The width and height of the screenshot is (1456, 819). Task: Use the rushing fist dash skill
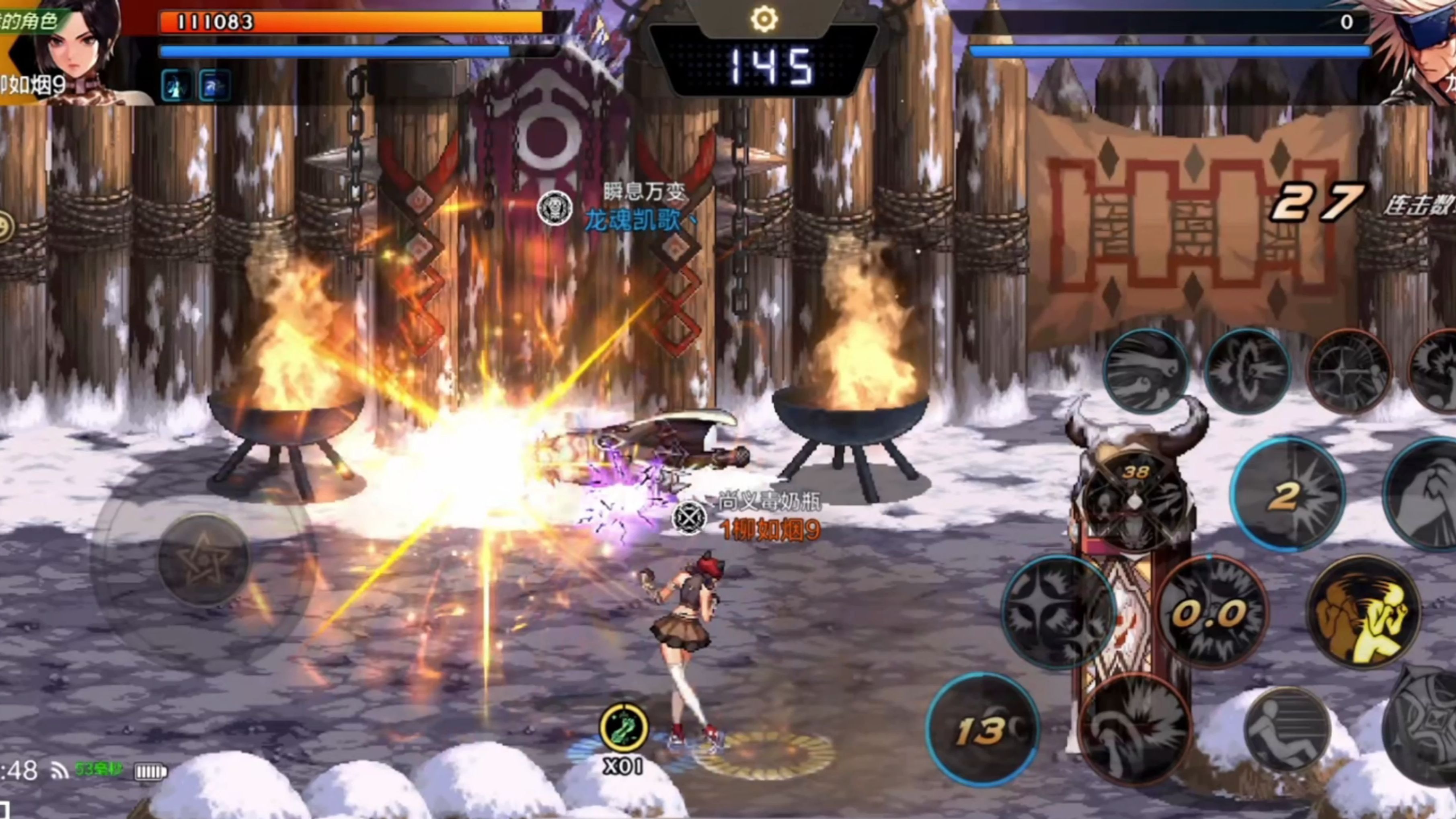point(1146,371)
